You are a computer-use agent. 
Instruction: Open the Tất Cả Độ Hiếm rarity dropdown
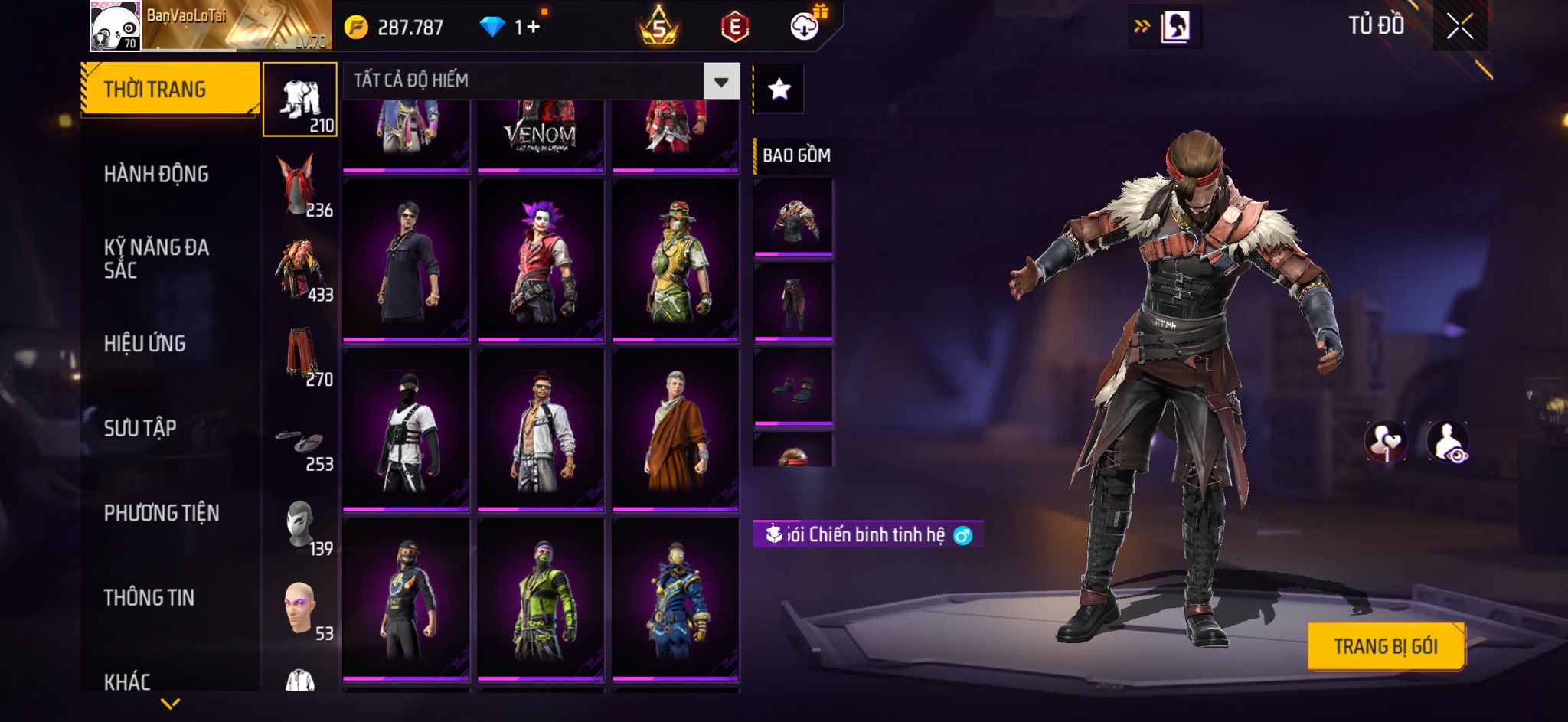[x=720, y=81]
